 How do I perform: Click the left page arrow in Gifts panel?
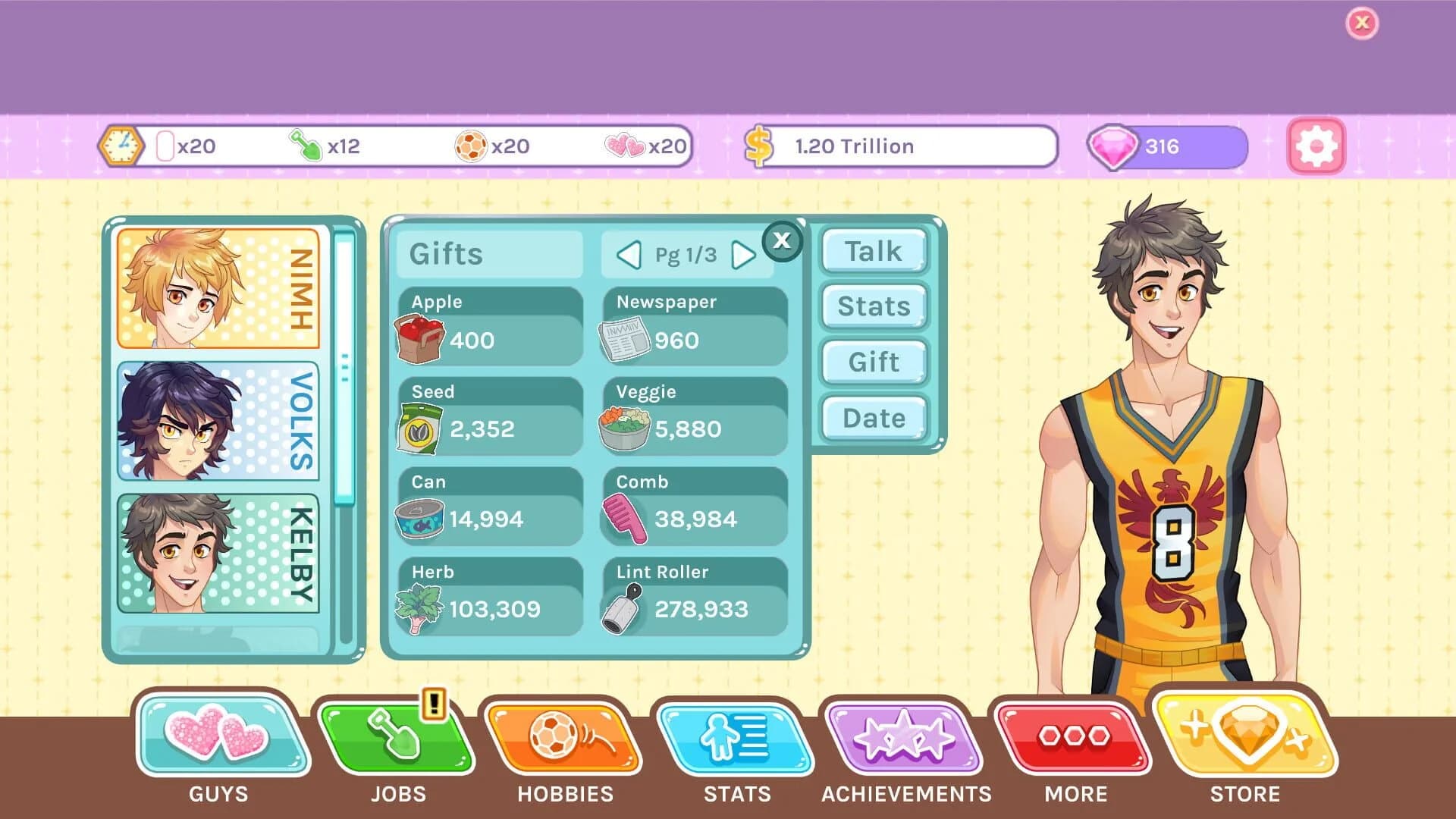coord(628,255)
